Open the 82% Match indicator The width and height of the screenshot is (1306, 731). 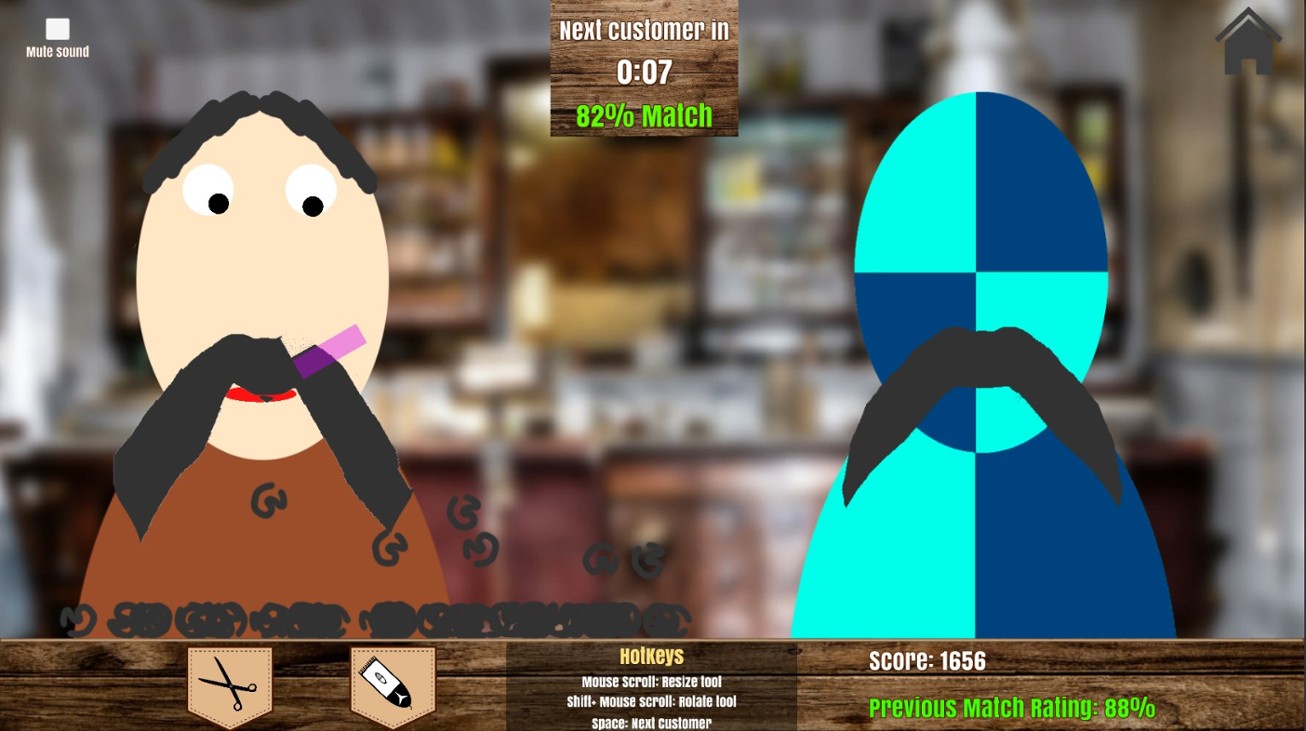pyautogui.click(x=642, y=115)
